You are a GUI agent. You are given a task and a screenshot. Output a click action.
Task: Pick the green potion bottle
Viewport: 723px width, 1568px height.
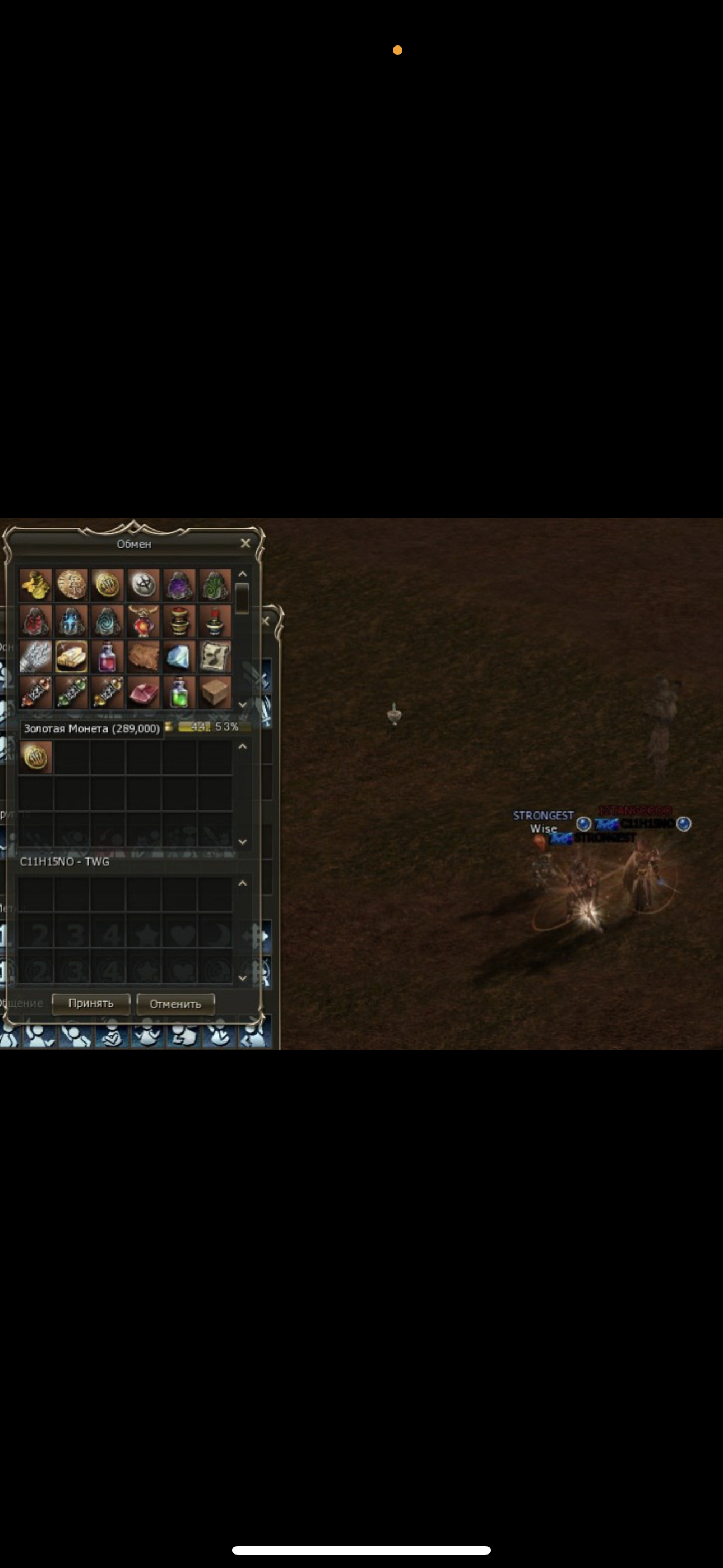coord(179,693)
